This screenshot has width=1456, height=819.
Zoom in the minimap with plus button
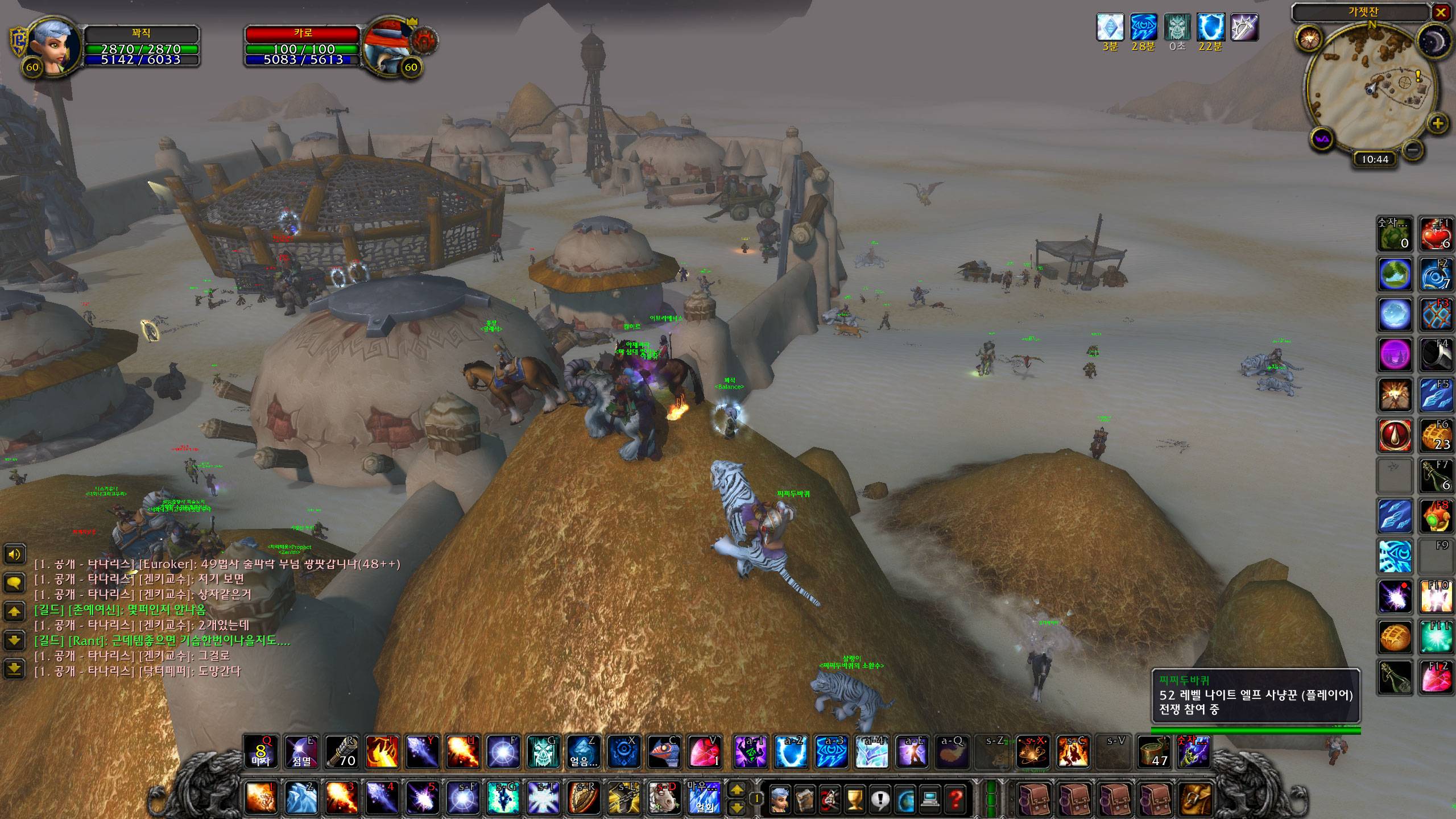coord(1438,123)
